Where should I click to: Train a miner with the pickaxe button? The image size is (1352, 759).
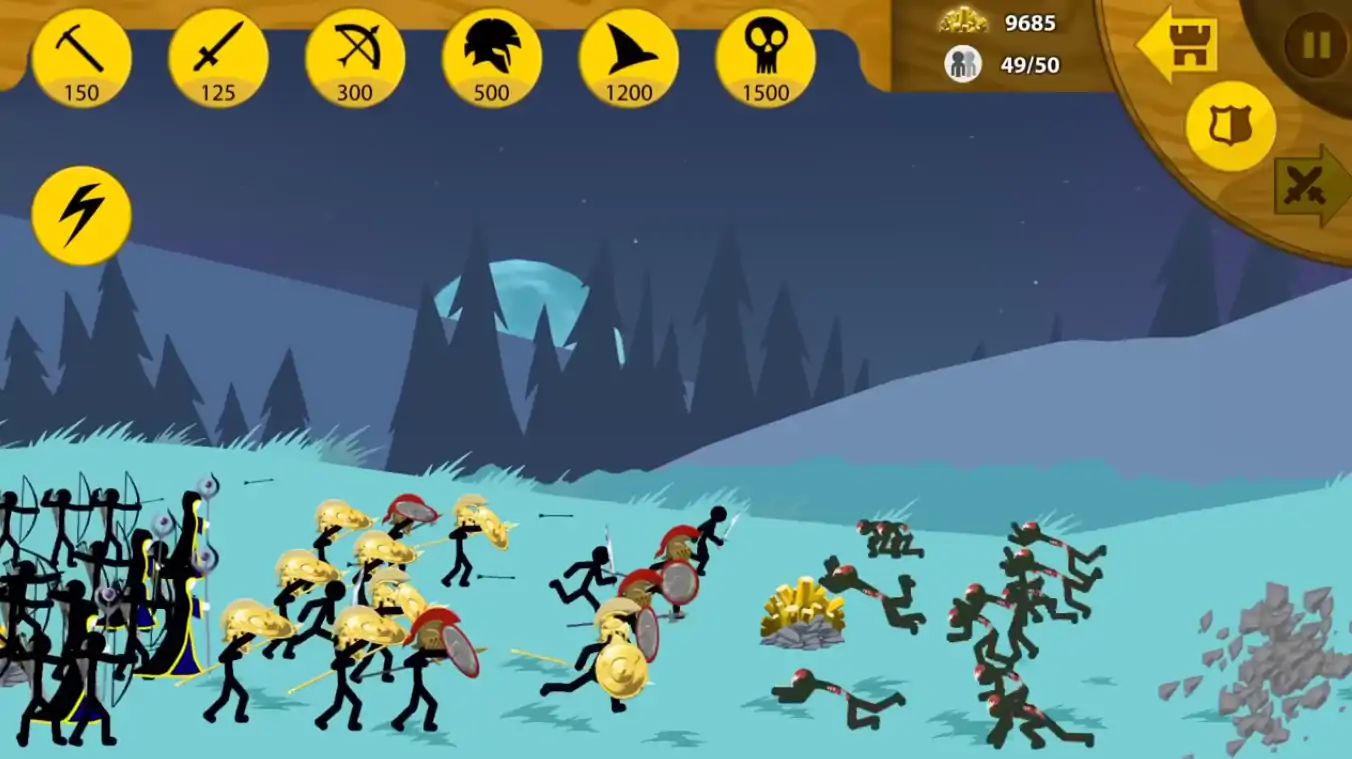[81, 58]
